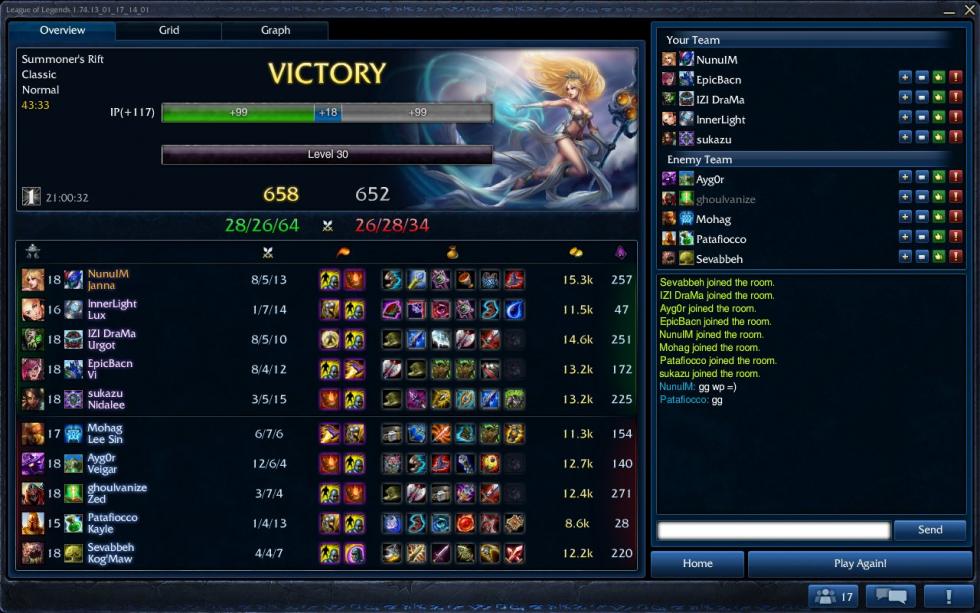
Task: Select the Overview tab
Action: click(x=62, y=30)
